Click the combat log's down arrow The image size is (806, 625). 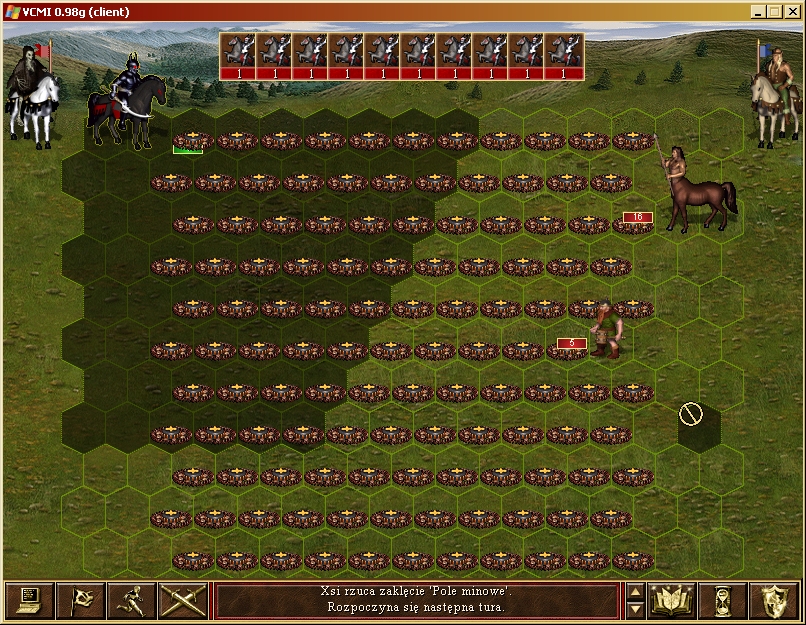pos(634,609)
